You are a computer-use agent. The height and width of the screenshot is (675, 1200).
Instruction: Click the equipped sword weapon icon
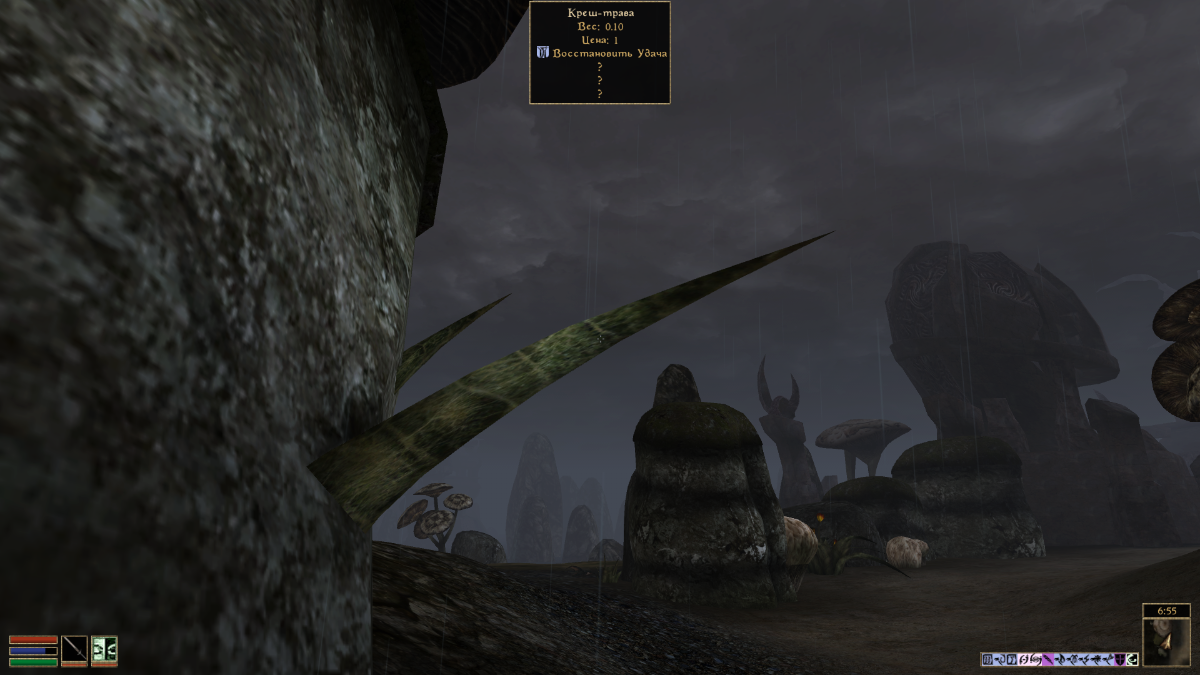pyautogui.click(x=74, y=648)
